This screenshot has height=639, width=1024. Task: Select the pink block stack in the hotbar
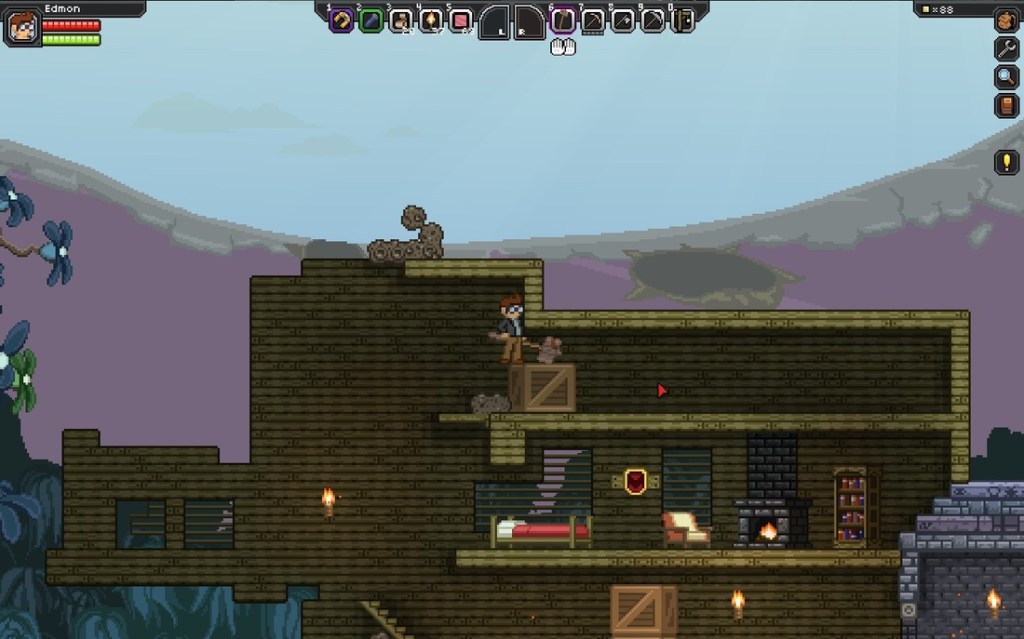[461, 20]
